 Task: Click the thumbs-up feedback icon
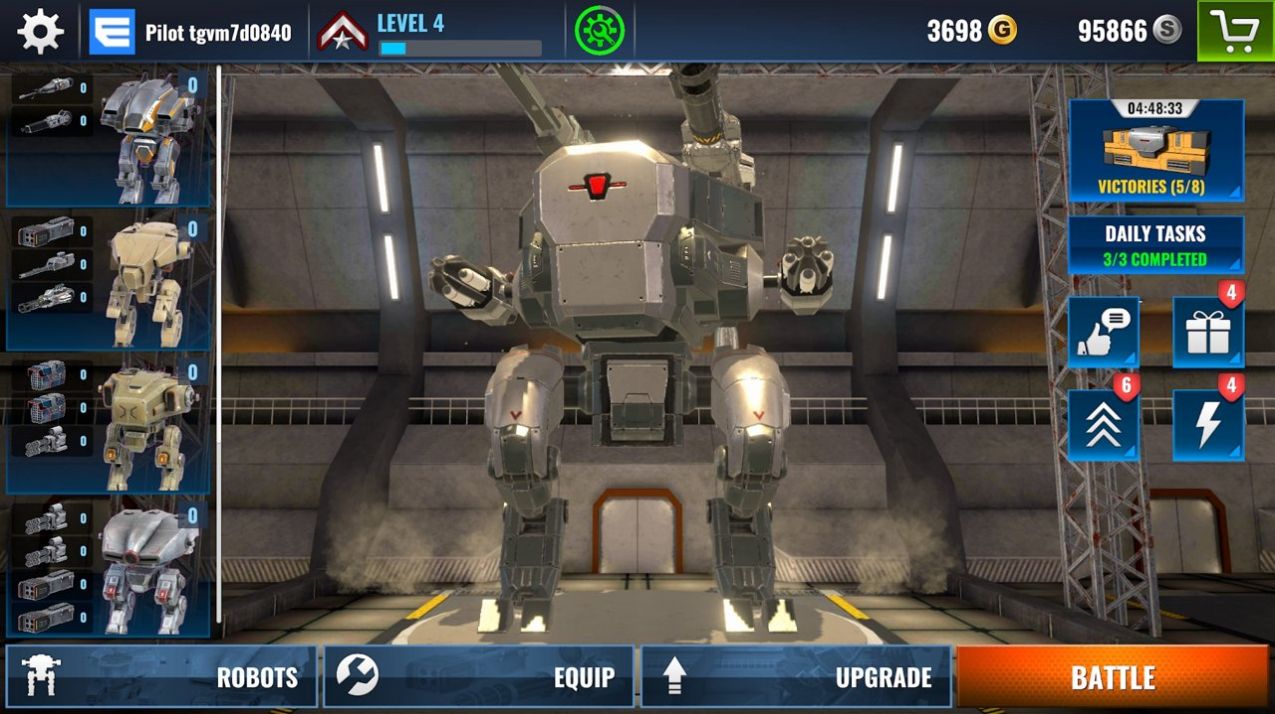click(1103, 333)
